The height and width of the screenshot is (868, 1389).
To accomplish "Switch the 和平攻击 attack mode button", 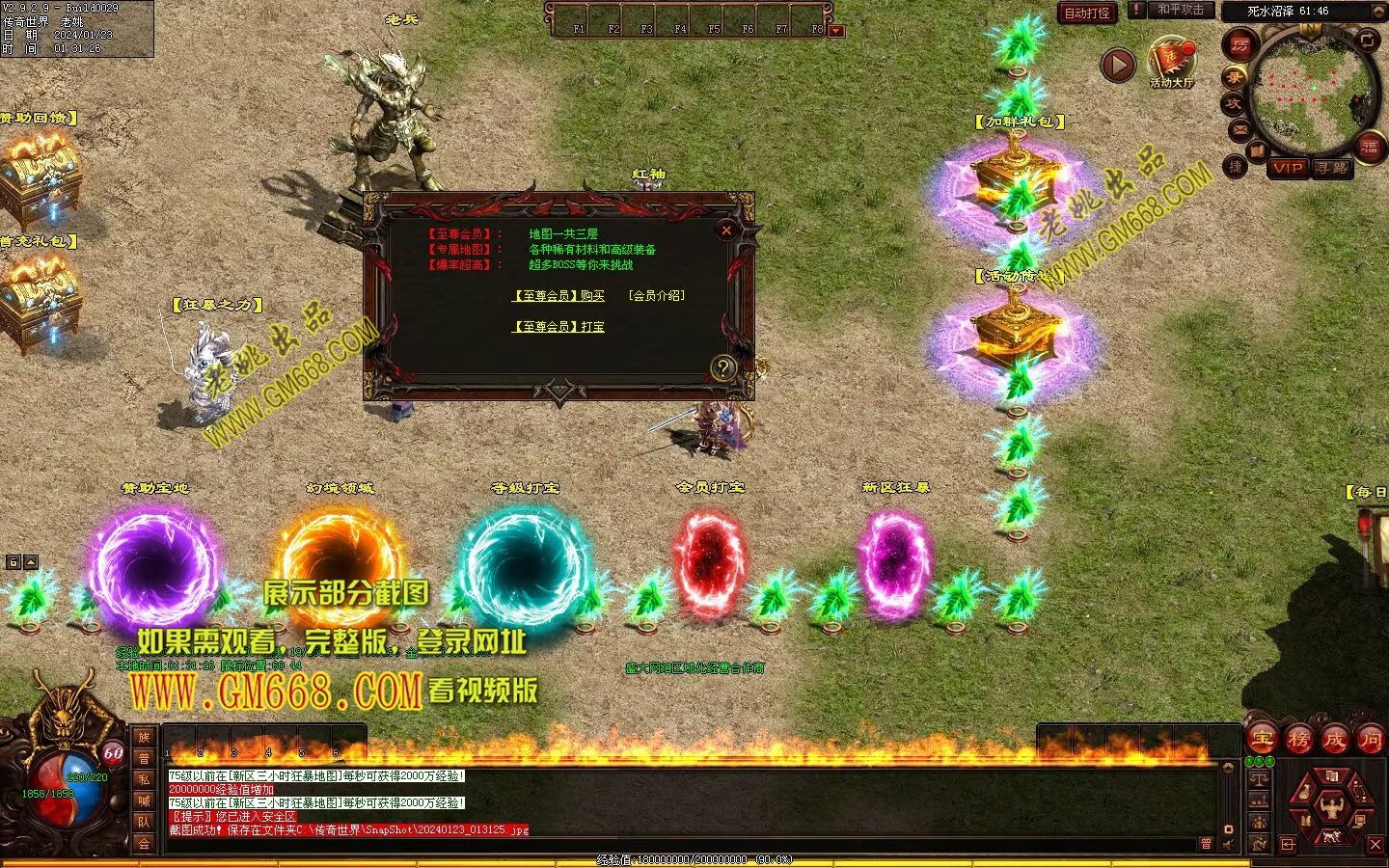I will pos(1180,11).
